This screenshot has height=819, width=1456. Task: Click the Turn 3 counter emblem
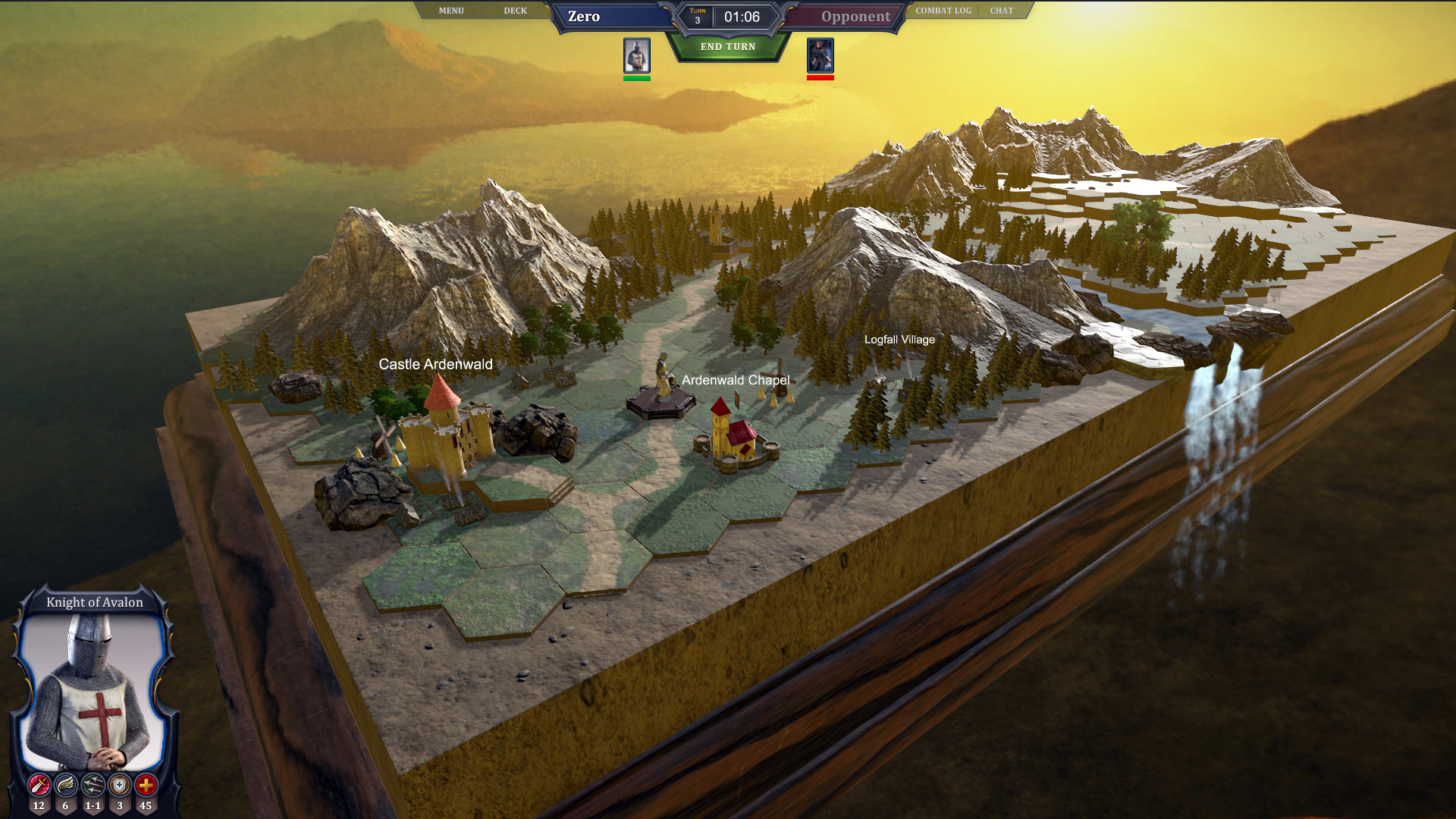pyautogui.click(x=697, y=15)
